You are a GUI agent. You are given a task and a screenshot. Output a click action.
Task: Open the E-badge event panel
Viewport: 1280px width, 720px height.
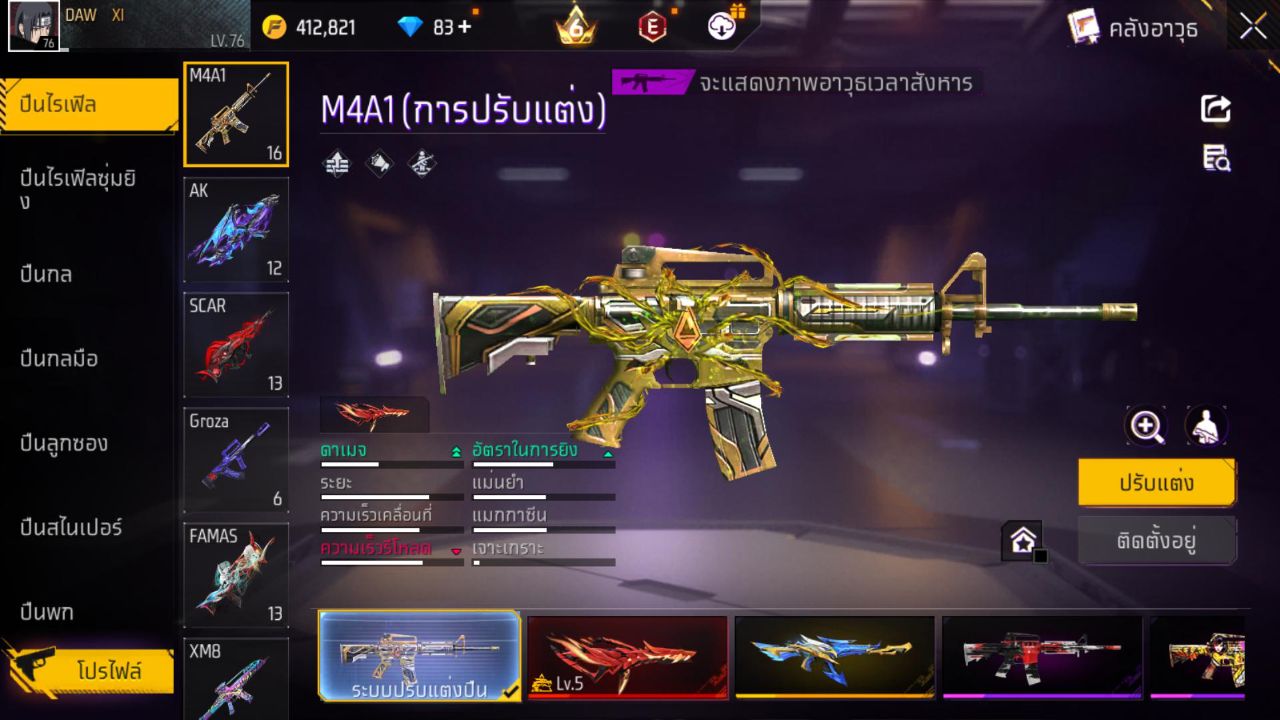(x=654, y=27)
